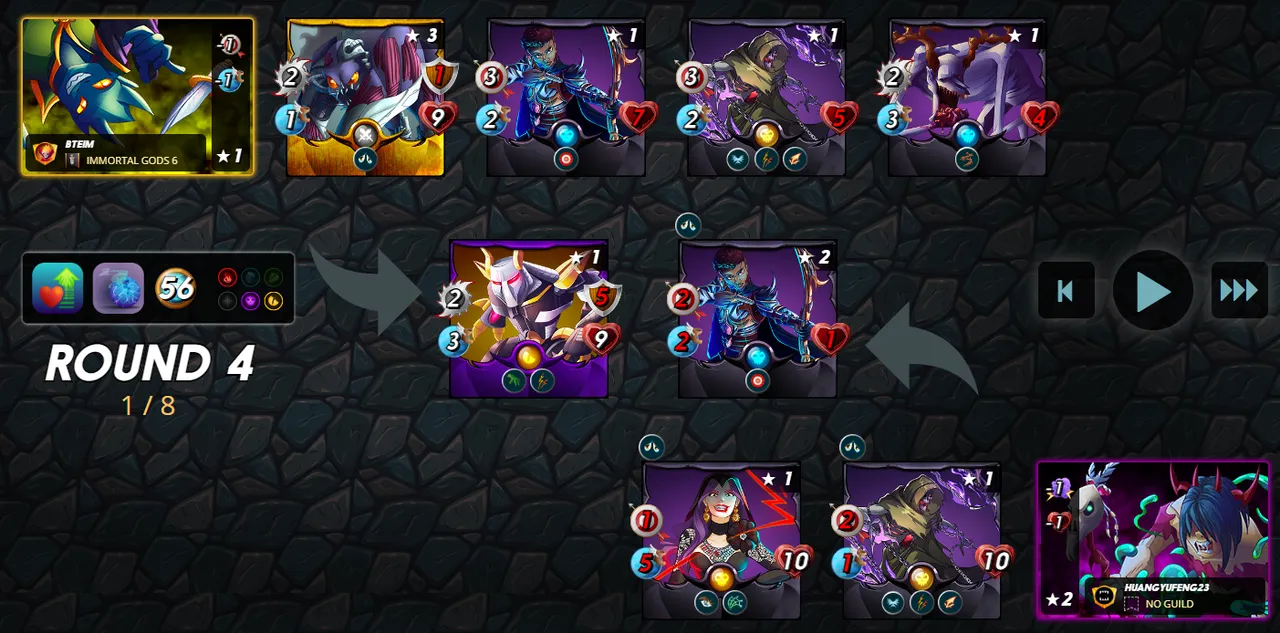Click the 56 mana cap badge
The width and height of the screenshot is (1280, 633).
click(x=176, y=288)
